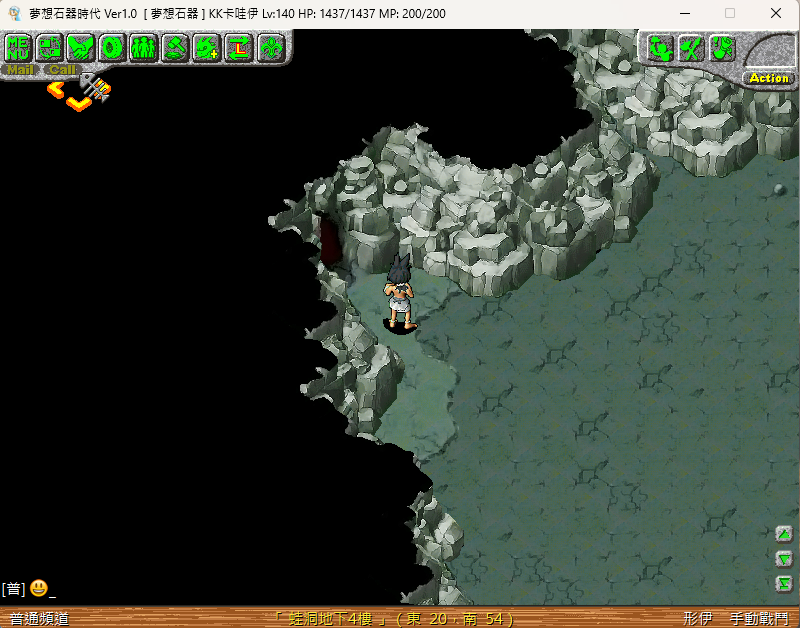Open the dragon pet plus icon
The width and height of the screenshot is (800, 628).
[207, 47]
